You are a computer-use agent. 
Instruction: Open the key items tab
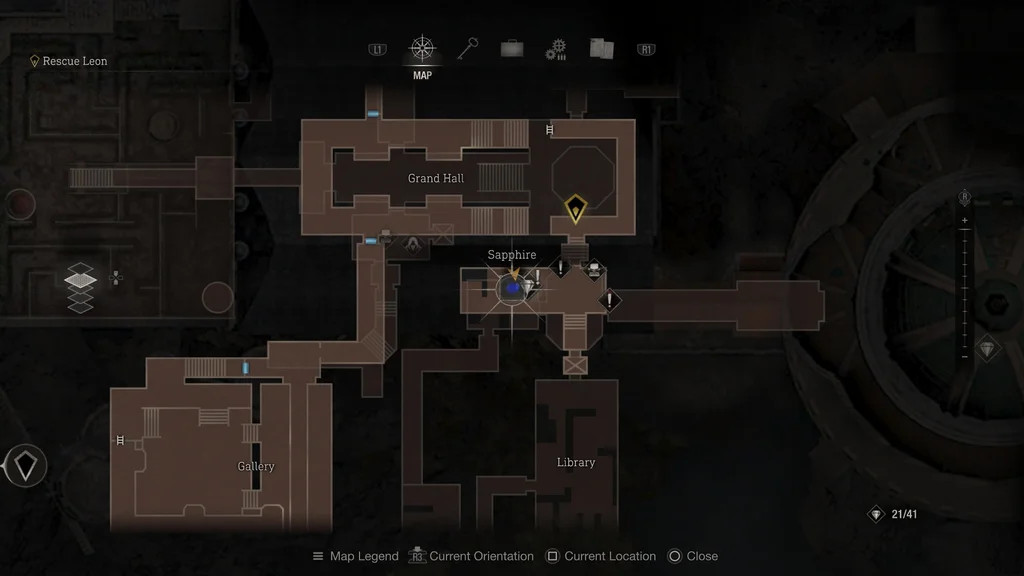[468, 49]
